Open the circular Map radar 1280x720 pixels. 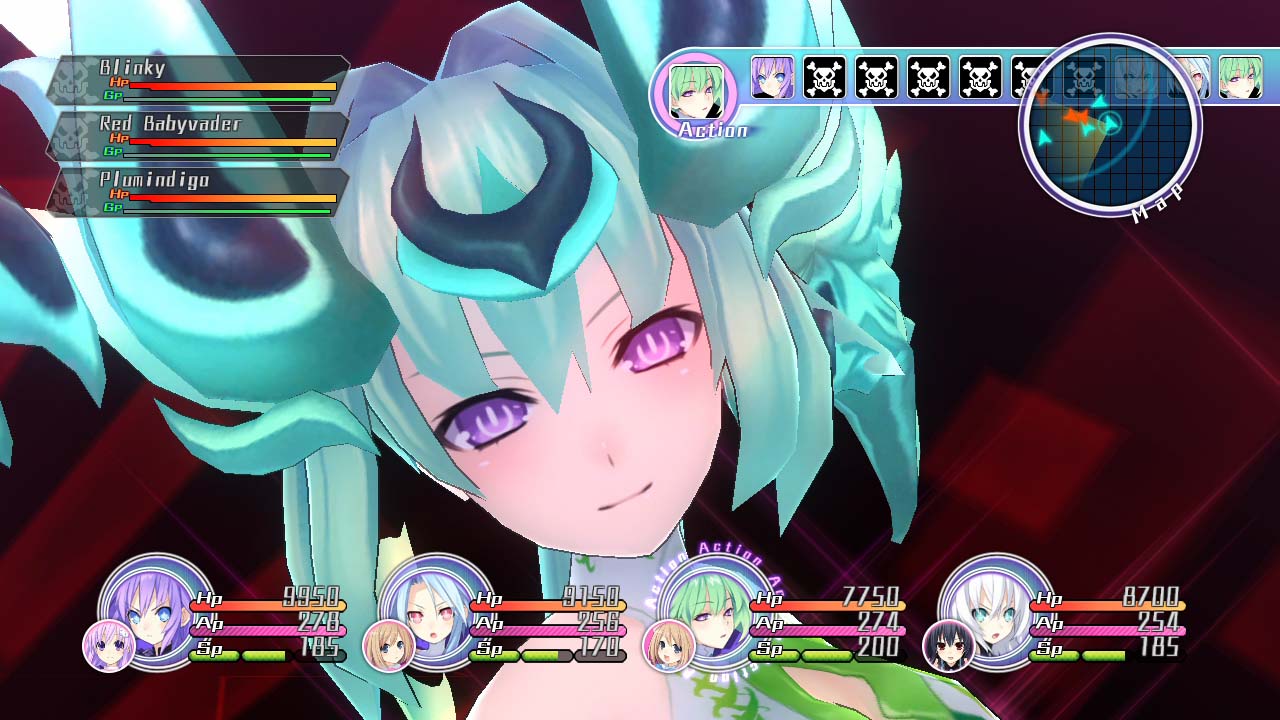point(1110,123)
